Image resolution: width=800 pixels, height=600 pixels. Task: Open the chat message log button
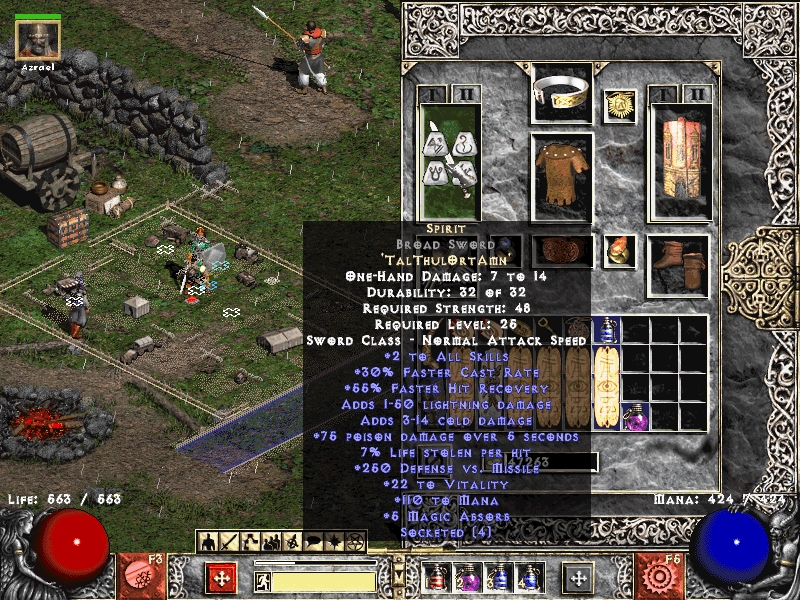311,541
